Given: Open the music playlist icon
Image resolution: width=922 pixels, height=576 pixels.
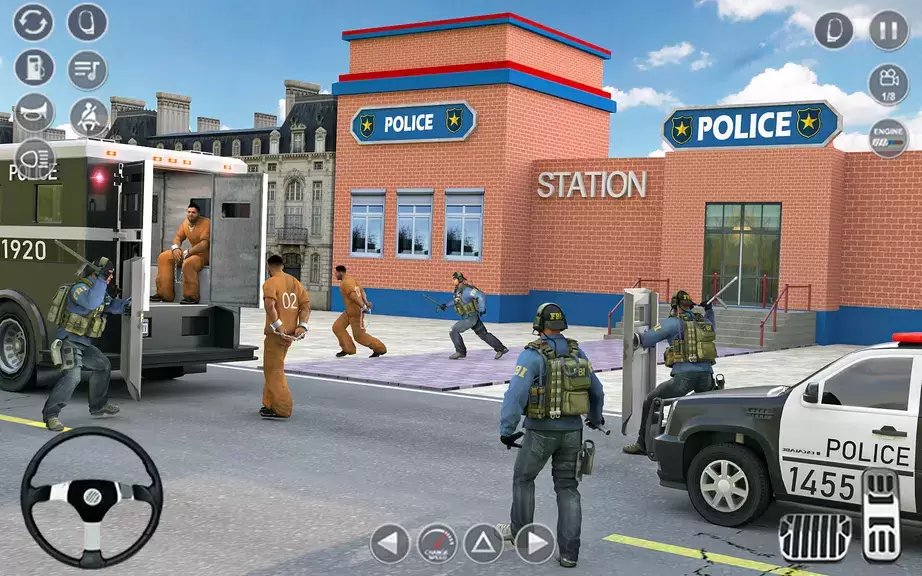Looking at the screenshot, I should [87, 69].
